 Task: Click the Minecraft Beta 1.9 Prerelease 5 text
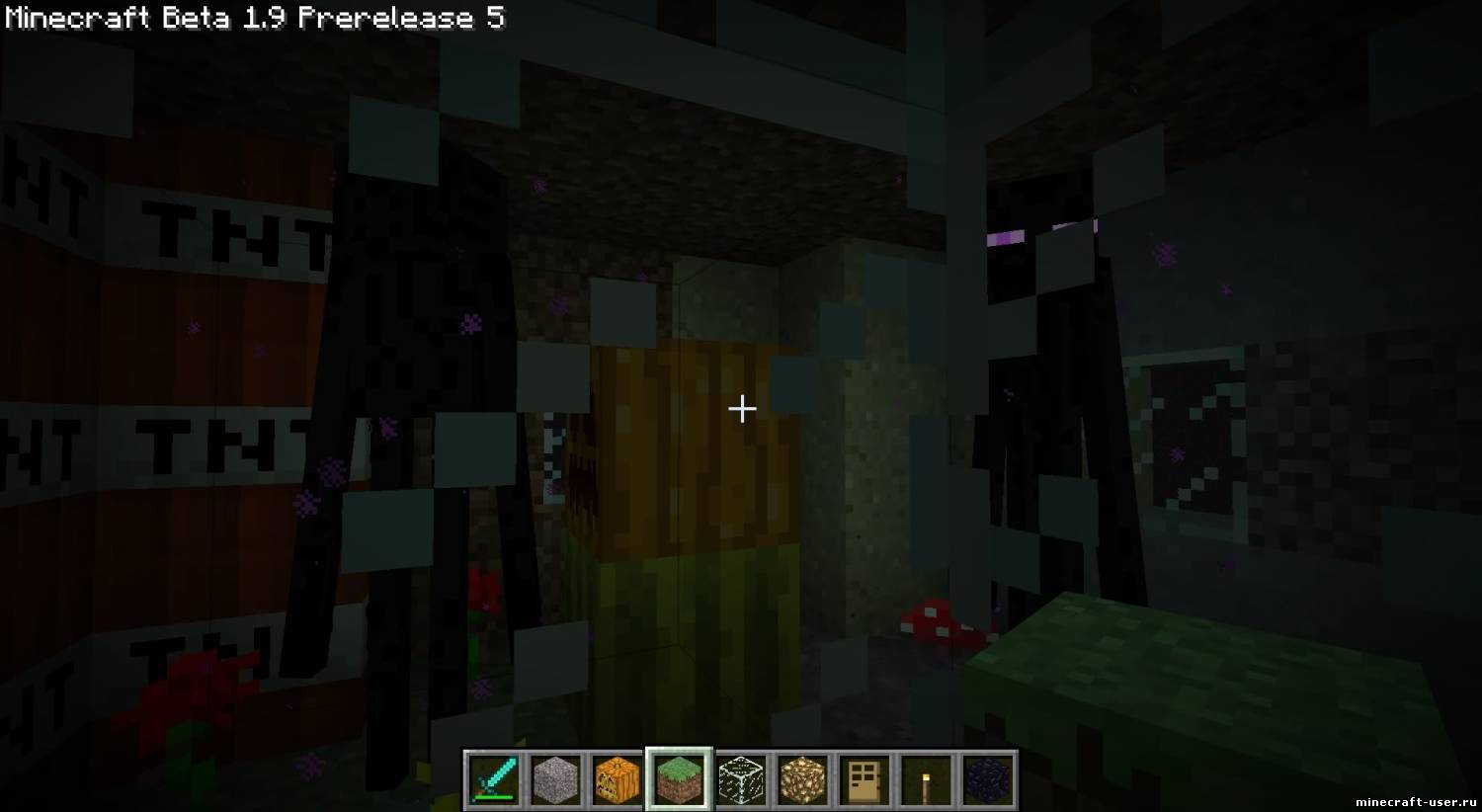[x=252, y=17]
